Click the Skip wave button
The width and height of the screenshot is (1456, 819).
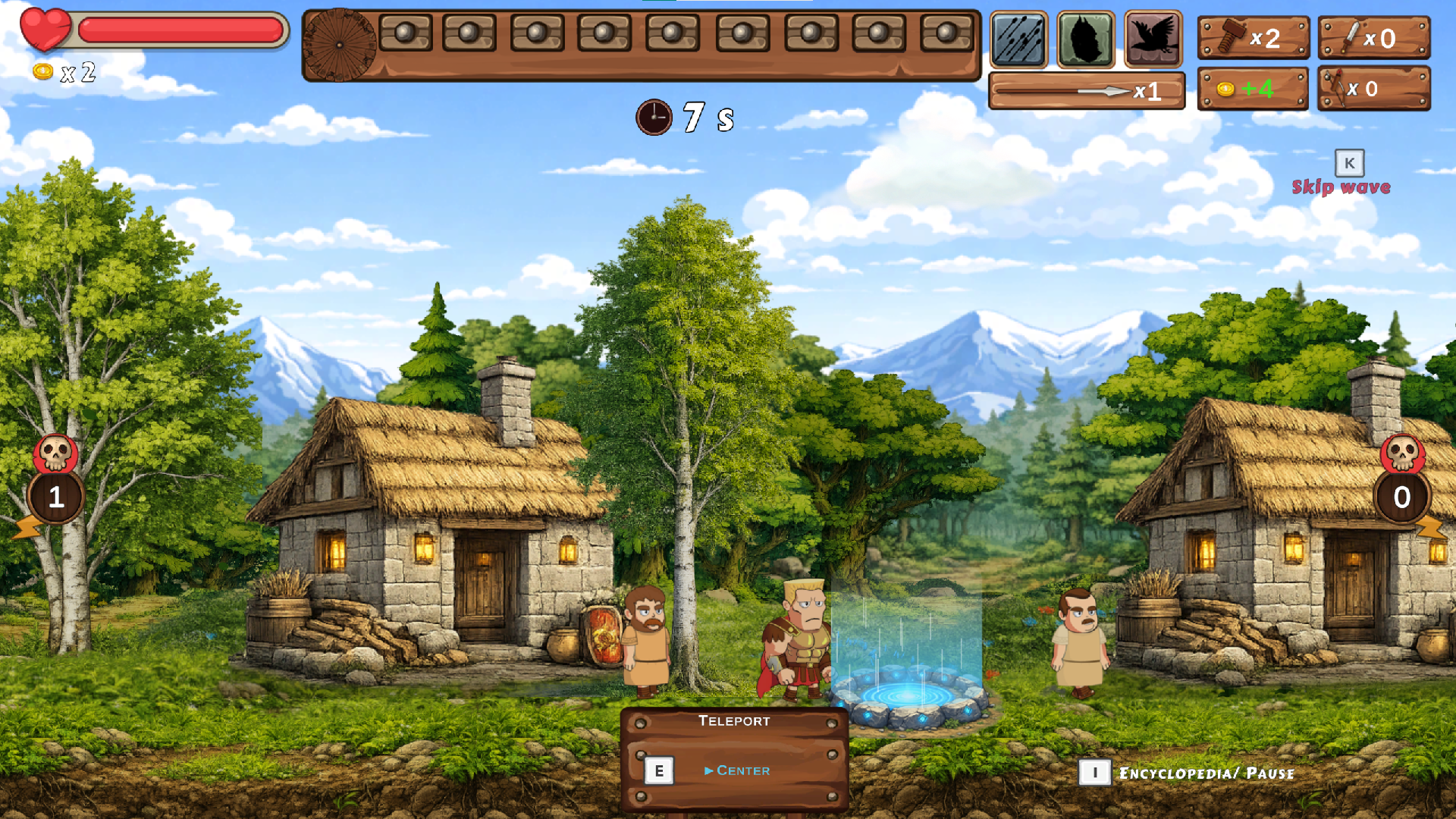(x=1341, y=186)
